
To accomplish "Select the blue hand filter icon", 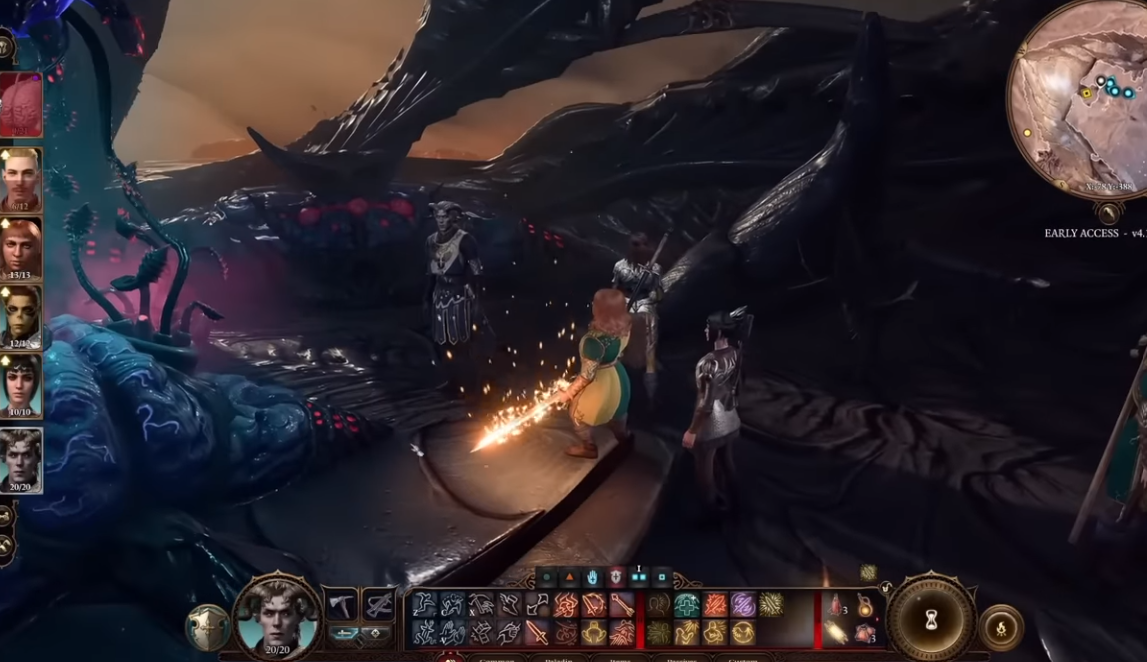I will coord(593,578).
